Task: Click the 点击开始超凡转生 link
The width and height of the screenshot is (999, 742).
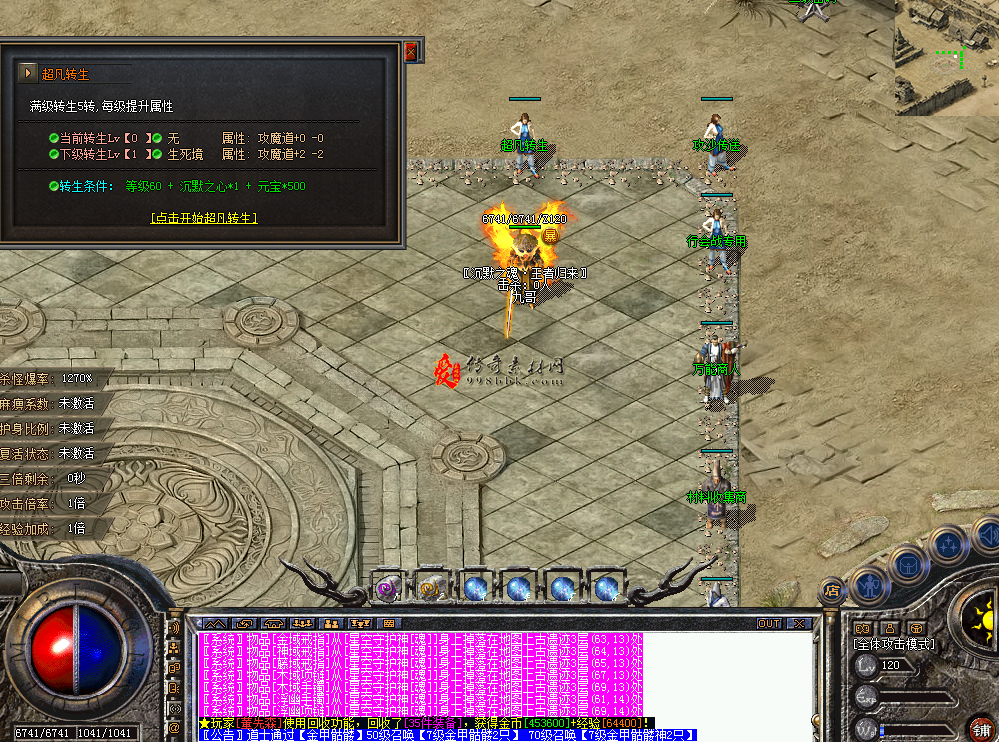Action: (204, 217)
